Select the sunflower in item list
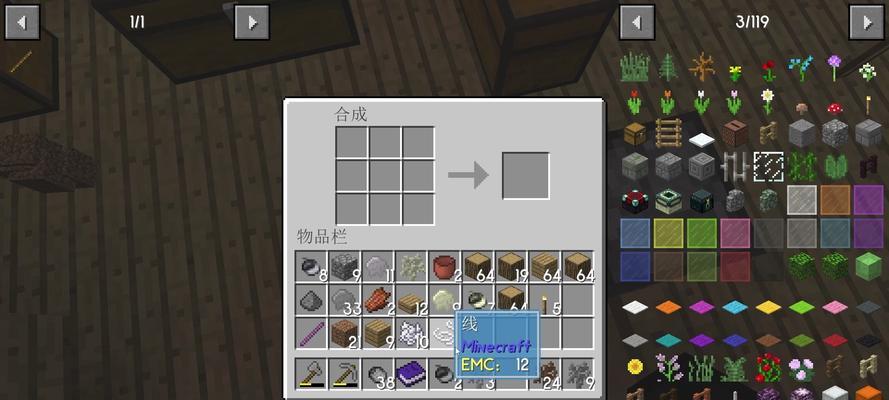The height and width of the screenshot is (400, 889). click(635, 366)
